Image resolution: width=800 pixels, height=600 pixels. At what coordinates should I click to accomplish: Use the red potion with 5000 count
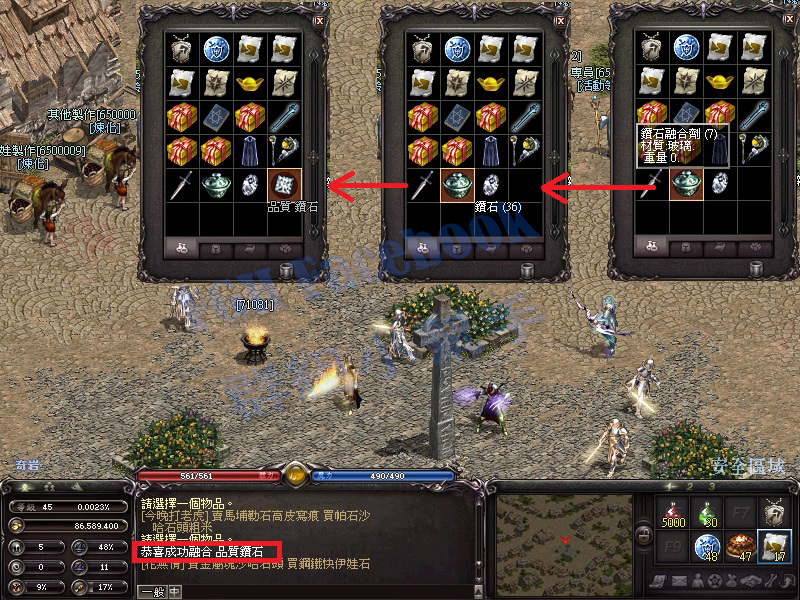click(x=673, y=514)
